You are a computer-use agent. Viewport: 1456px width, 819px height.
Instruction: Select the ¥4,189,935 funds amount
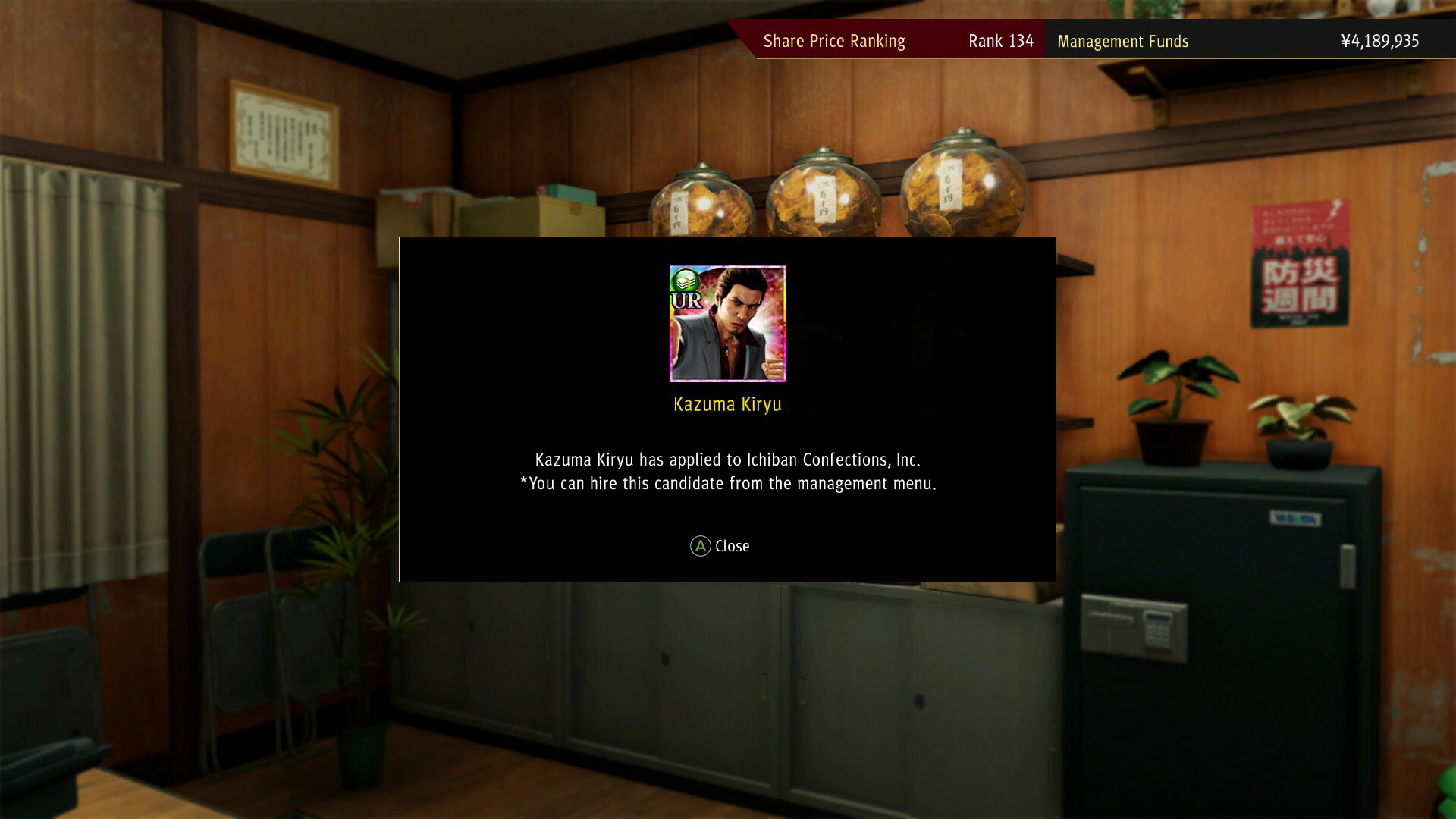tap(1382, 42)
